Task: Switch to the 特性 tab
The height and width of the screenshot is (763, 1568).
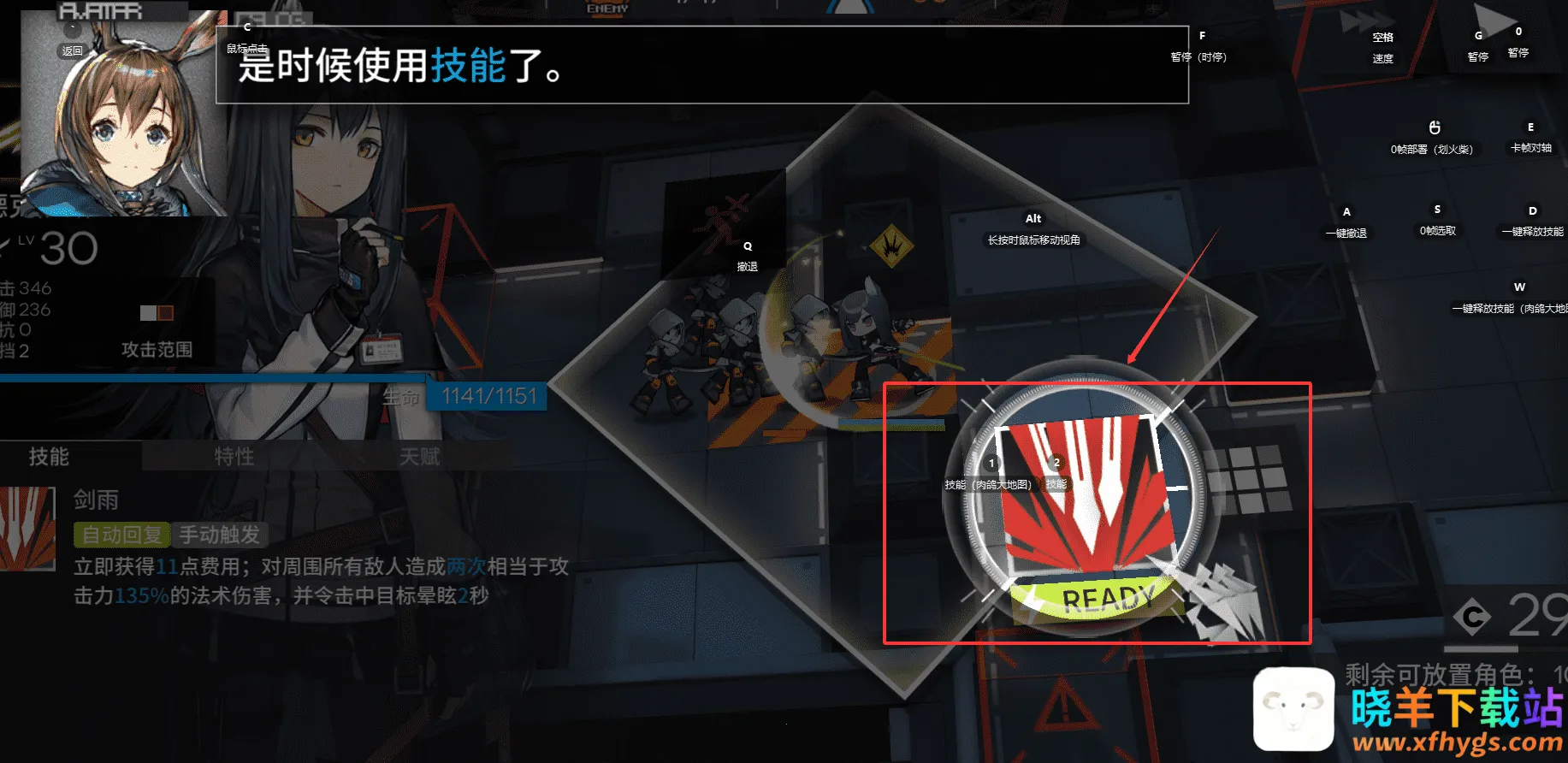Action: tap(233, 457)
